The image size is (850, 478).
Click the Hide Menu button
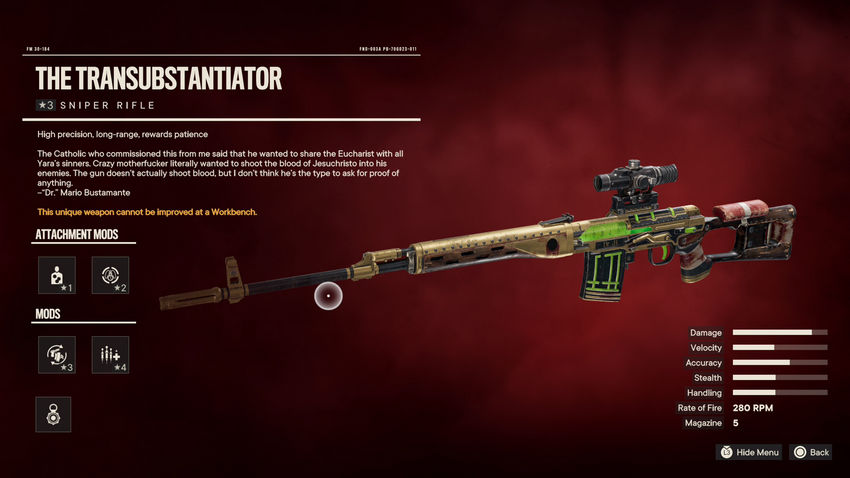pos(749,452)
